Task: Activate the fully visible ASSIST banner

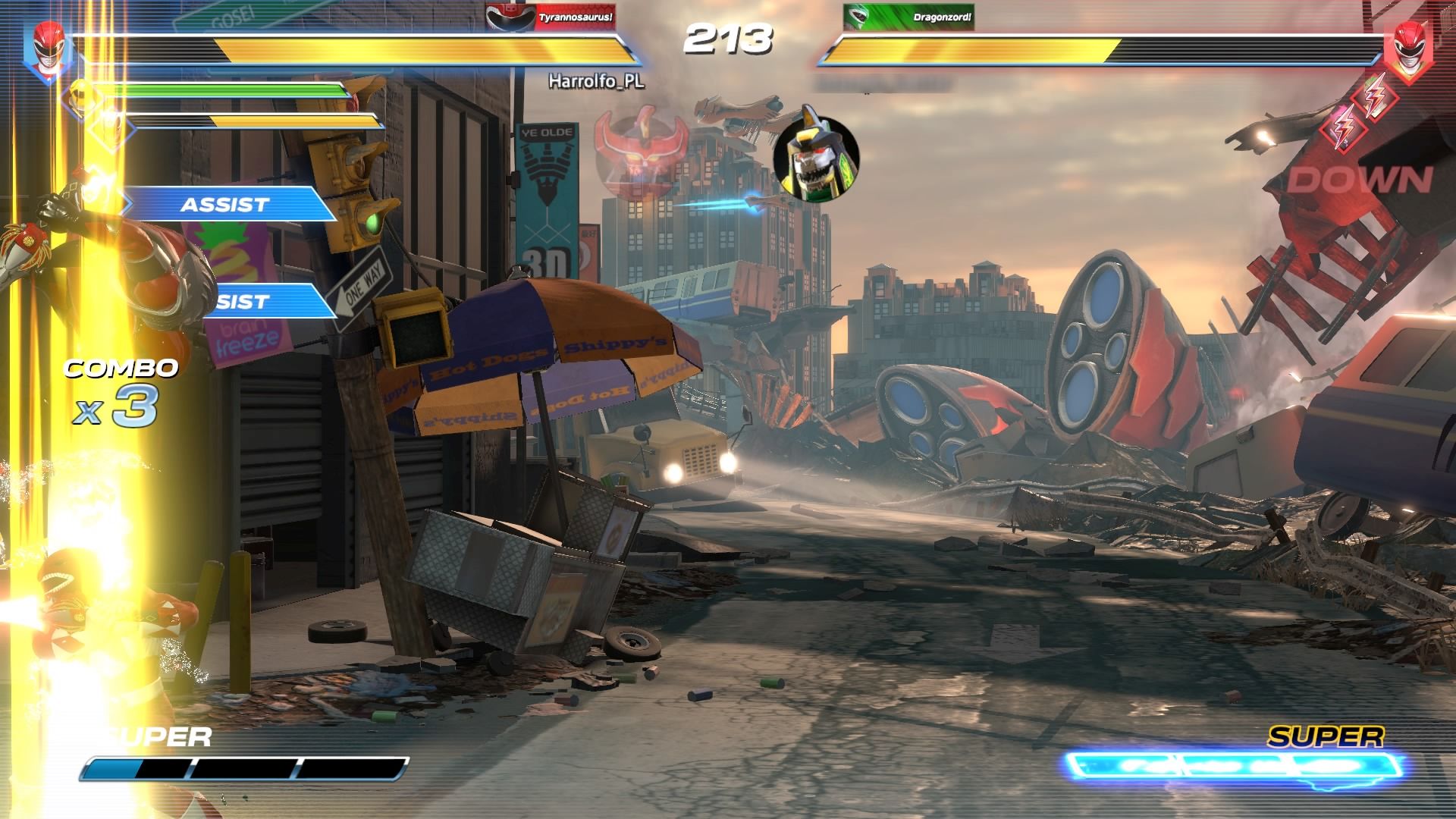Action: (x=224, y=204)
